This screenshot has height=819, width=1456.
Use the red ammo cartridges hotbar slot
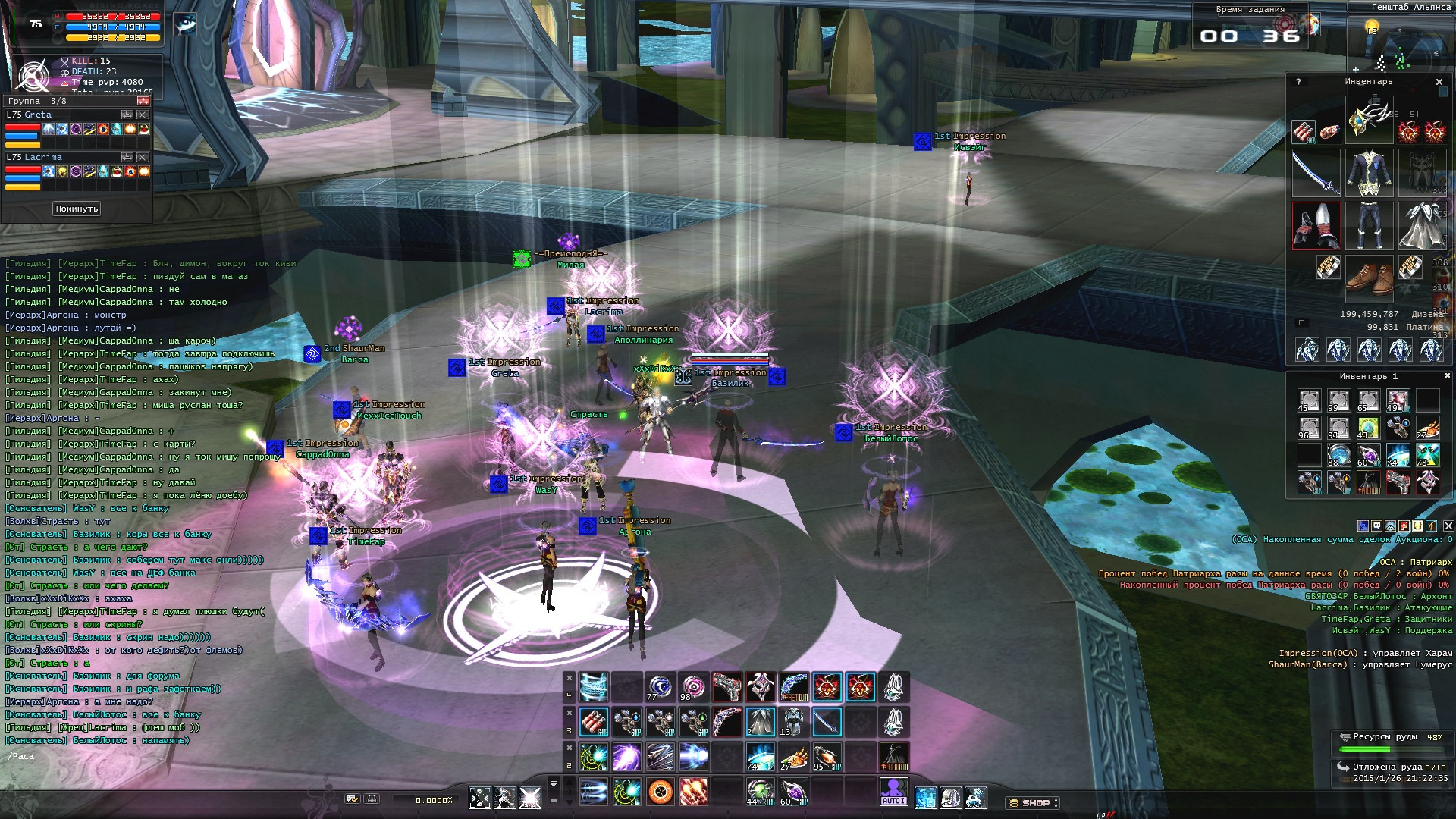coord(594,722)
